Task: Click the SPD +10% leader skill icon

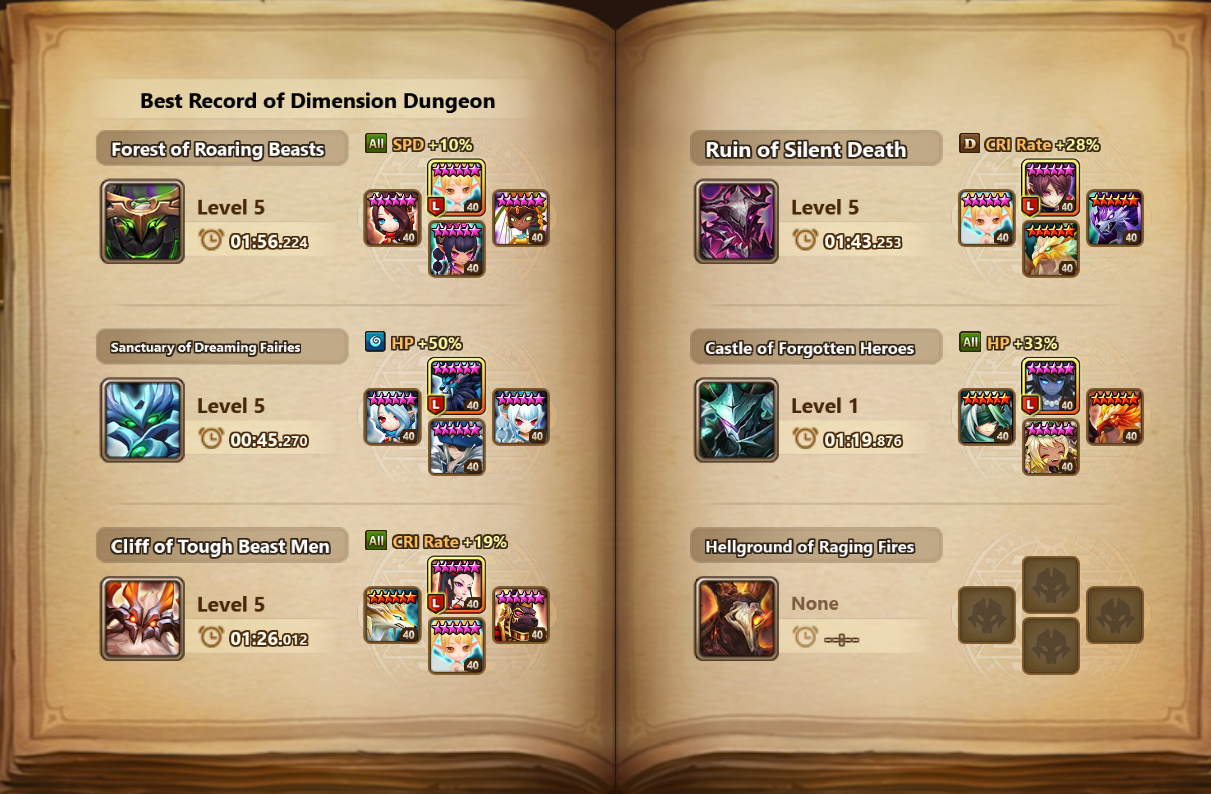Action: [x=376, y=144]
